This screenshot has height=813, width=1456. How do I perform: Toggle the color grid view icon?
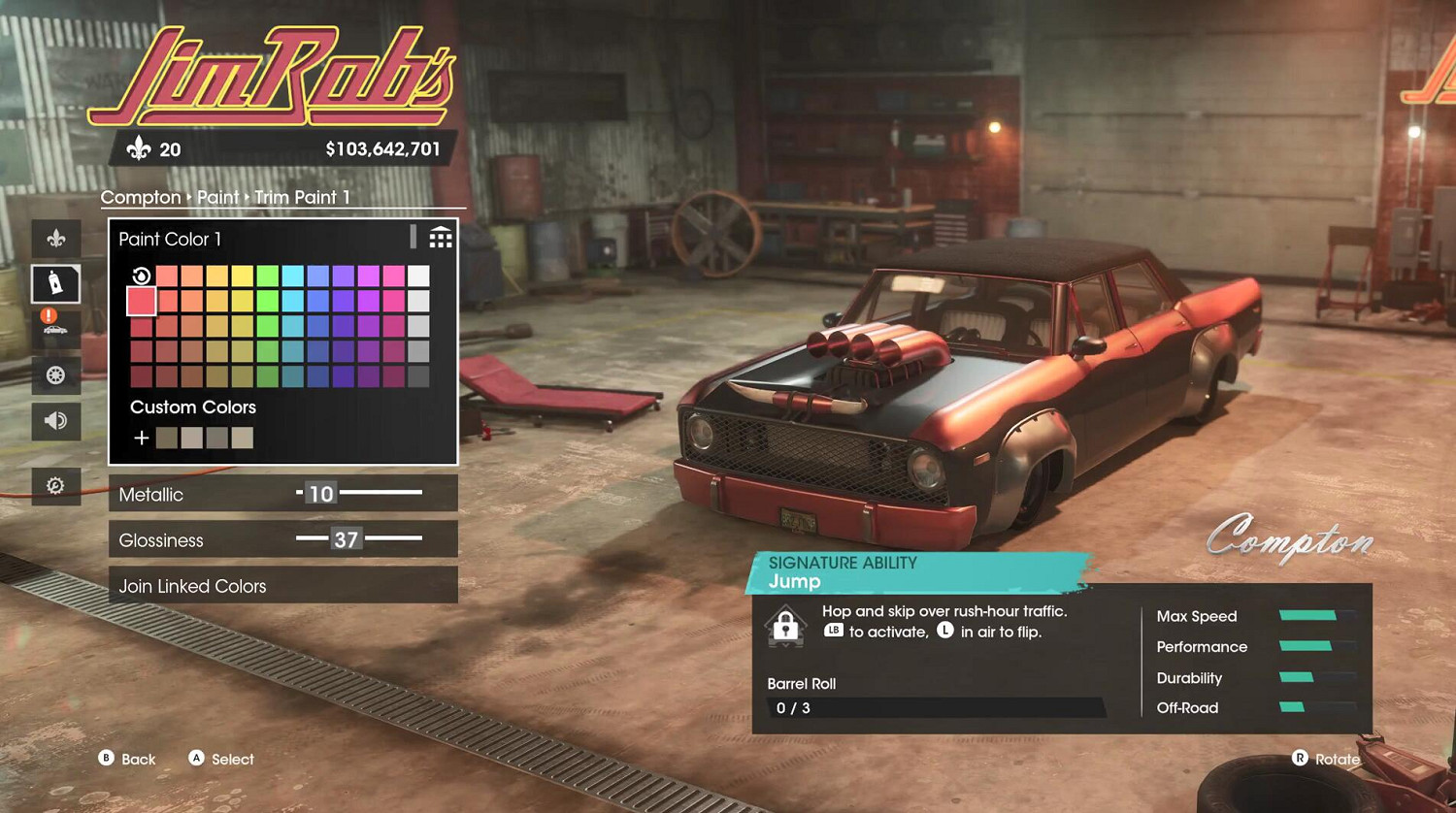[x=441, y=238]
